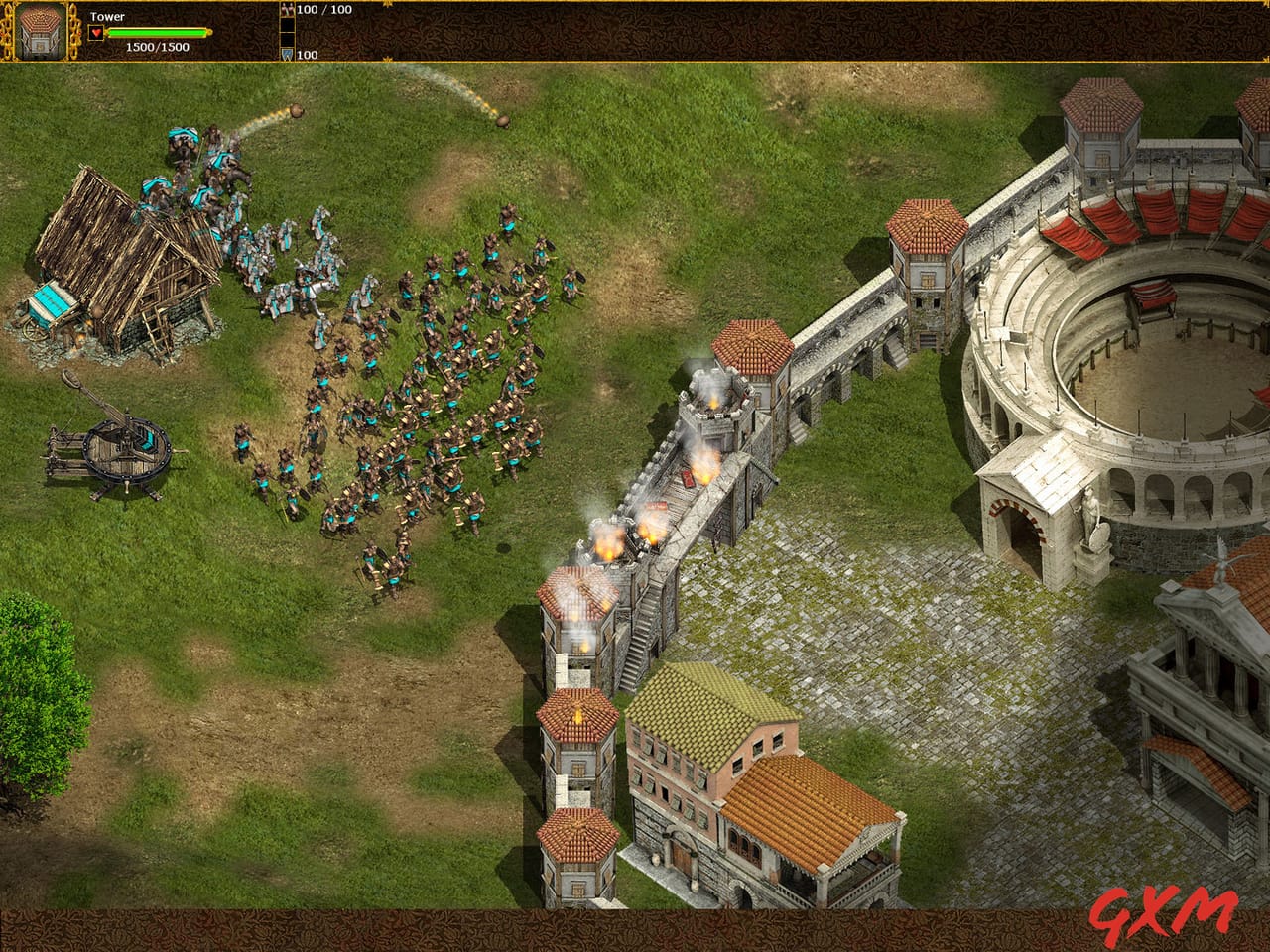Click the red heart health icon beside Tower
The height and width of the screenshot is (952, 1270).
point(95,31)
